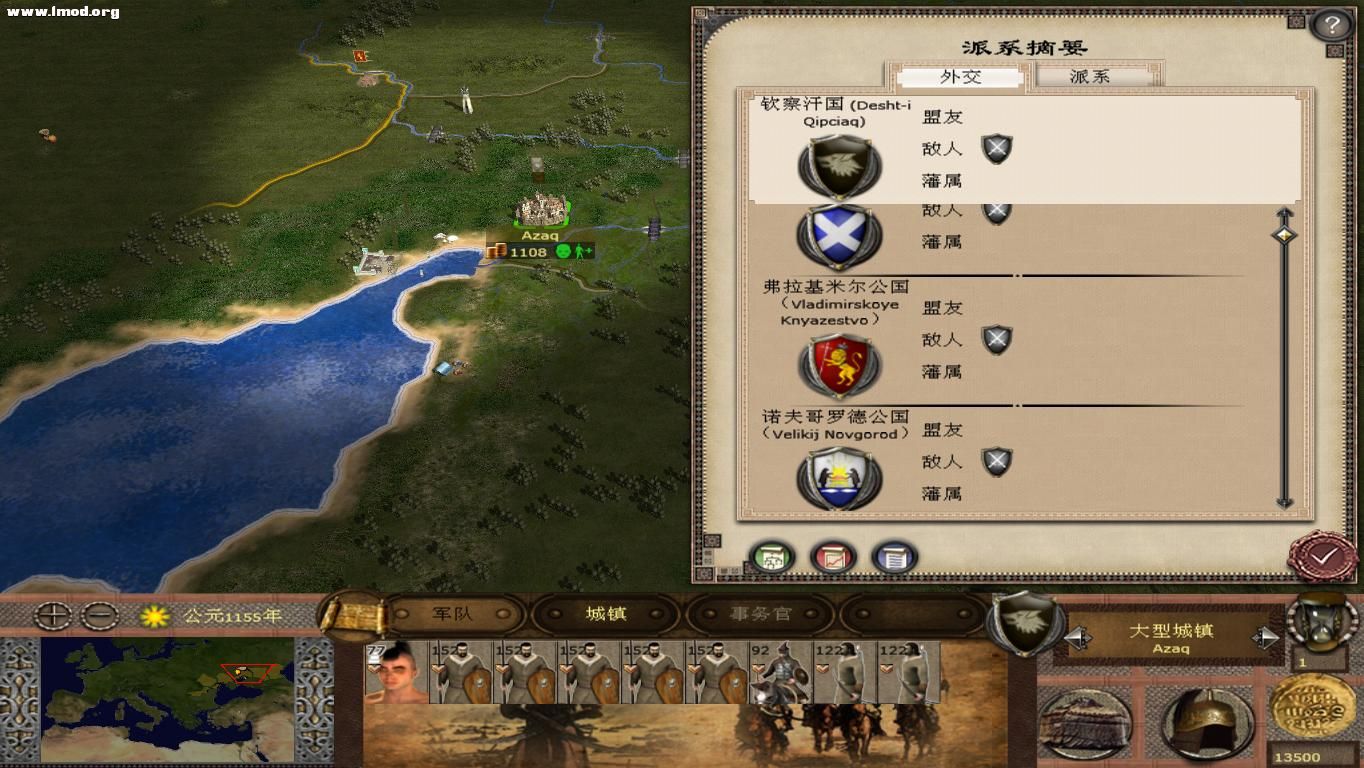1364x768 pixels.
Task: Click the Europe minimap
Action: (x=167, y=700)
